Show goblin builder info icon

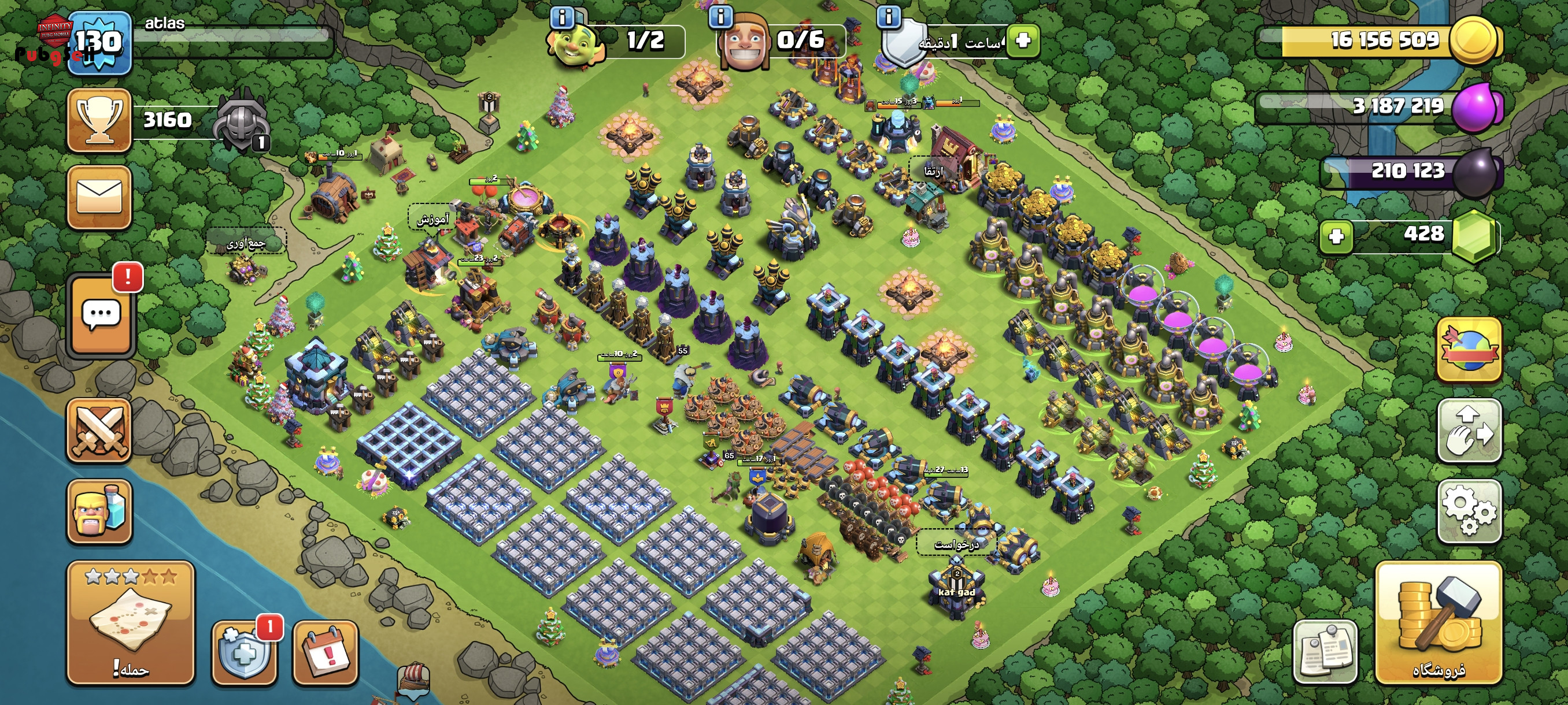562,17
